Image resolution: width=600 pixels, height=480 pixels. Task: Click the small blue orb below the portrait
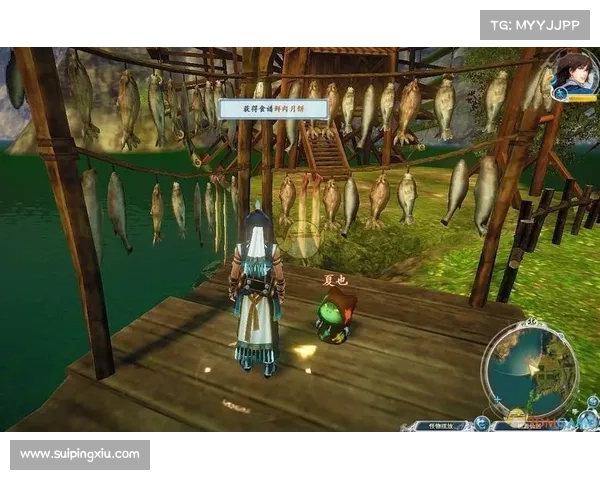click(561, 93)
